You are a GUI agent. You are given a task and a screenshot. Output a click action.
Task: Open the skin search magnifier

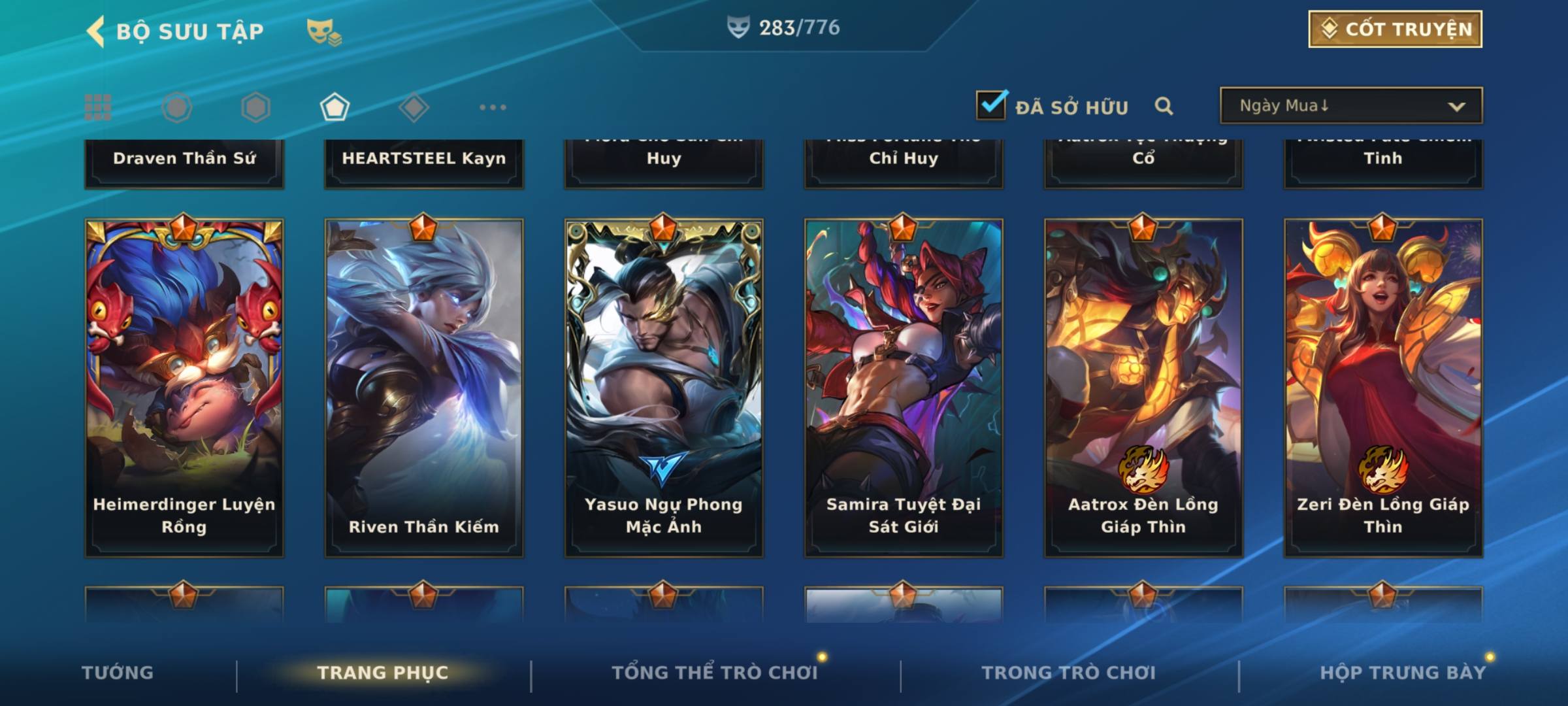pyautogui.click(x=1164, y=106)
